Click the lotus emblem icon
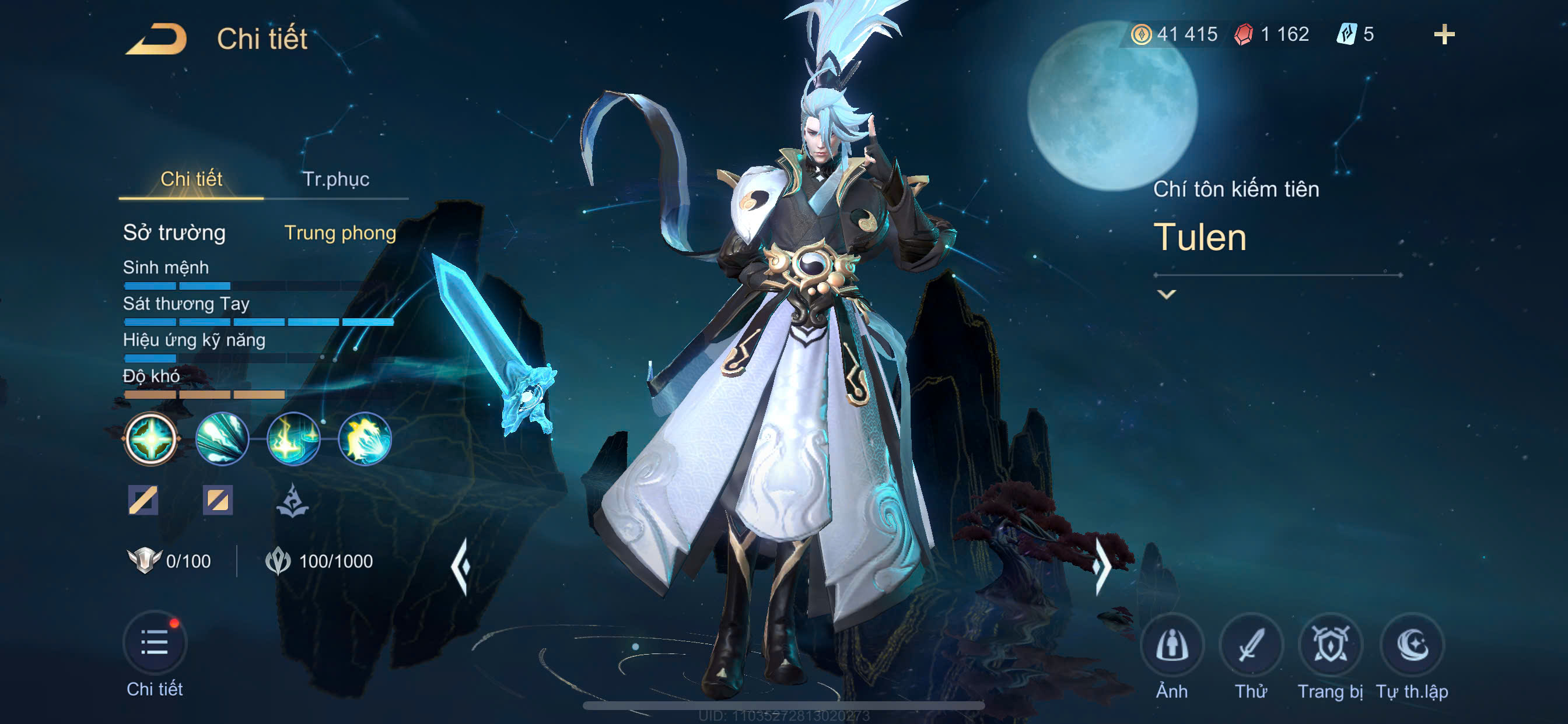1568x724 pixels. click(x=292, y=501)
